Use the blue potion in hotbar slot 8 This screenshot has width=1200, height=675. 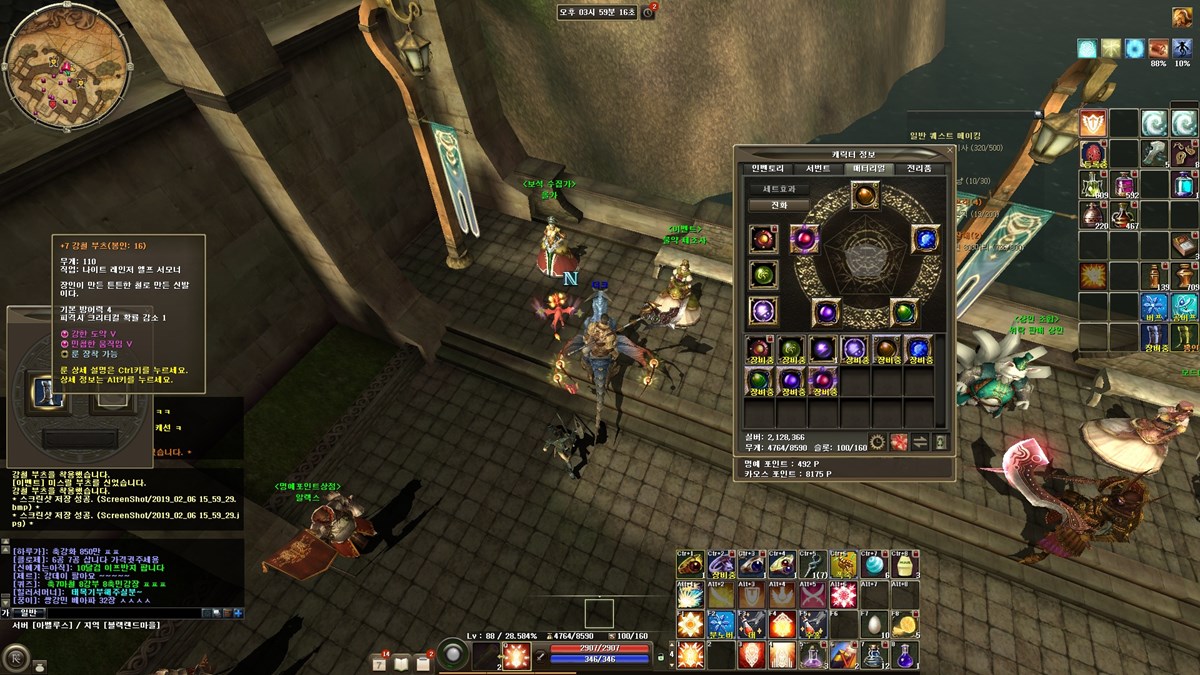(906, 656)
